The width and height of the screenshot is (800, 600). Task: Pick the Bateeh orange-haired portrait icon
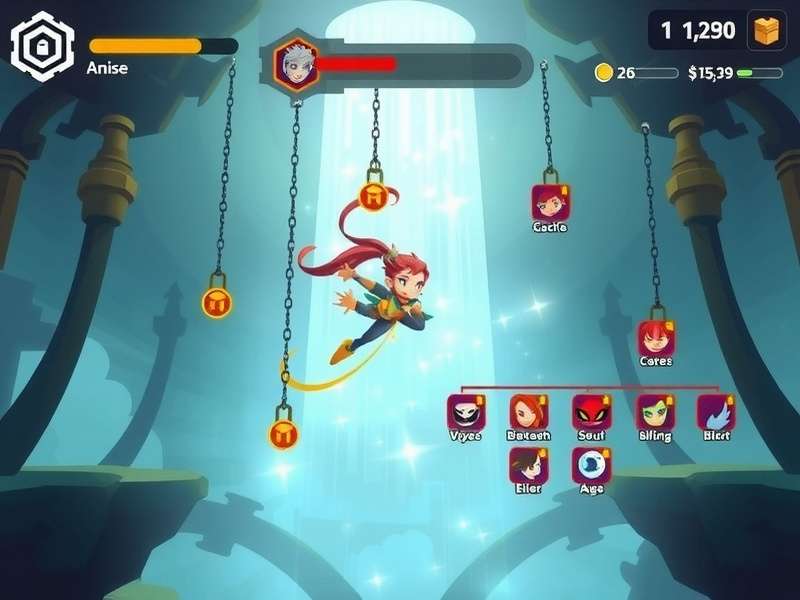click(528, 412)
